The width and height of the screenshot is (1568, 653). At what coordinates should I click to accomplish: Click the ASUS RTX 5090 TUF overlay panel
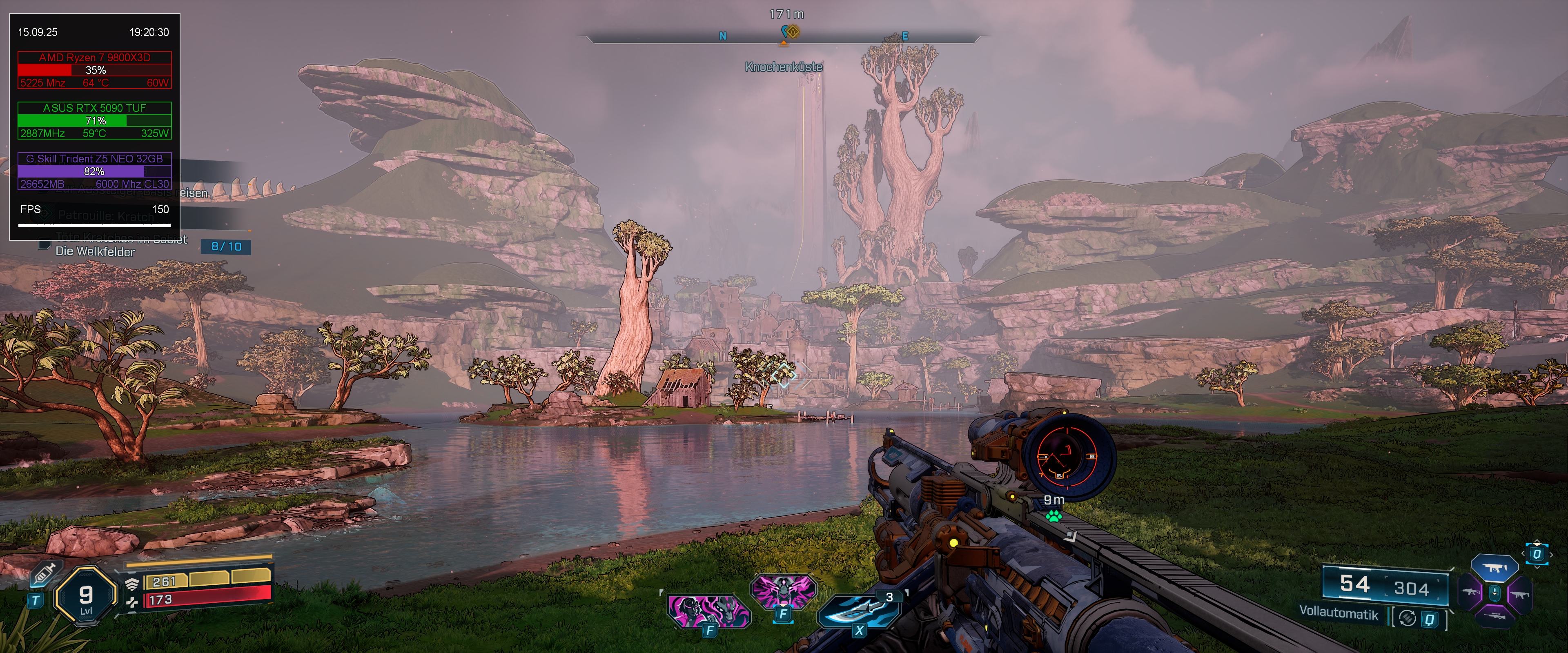[x=95, y=120]
